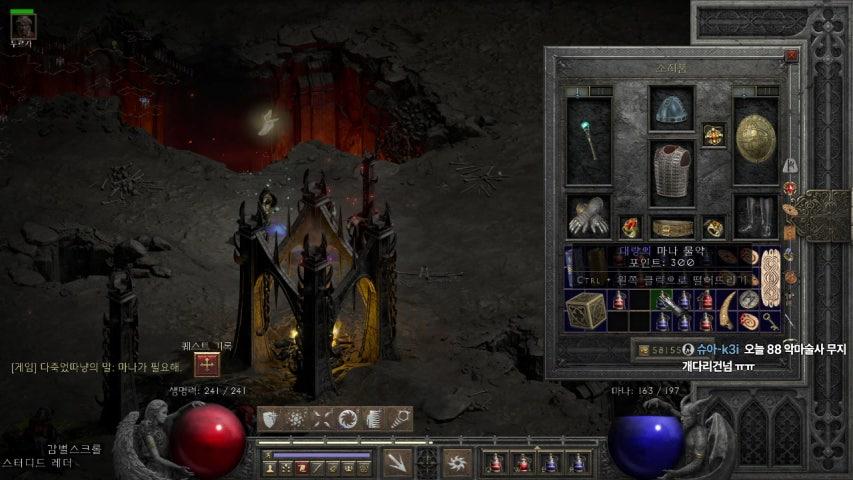Viewport: 853px width, 480px height.
Task: Choose the swirling orb skill in skill popup
Action: [348, 419]
